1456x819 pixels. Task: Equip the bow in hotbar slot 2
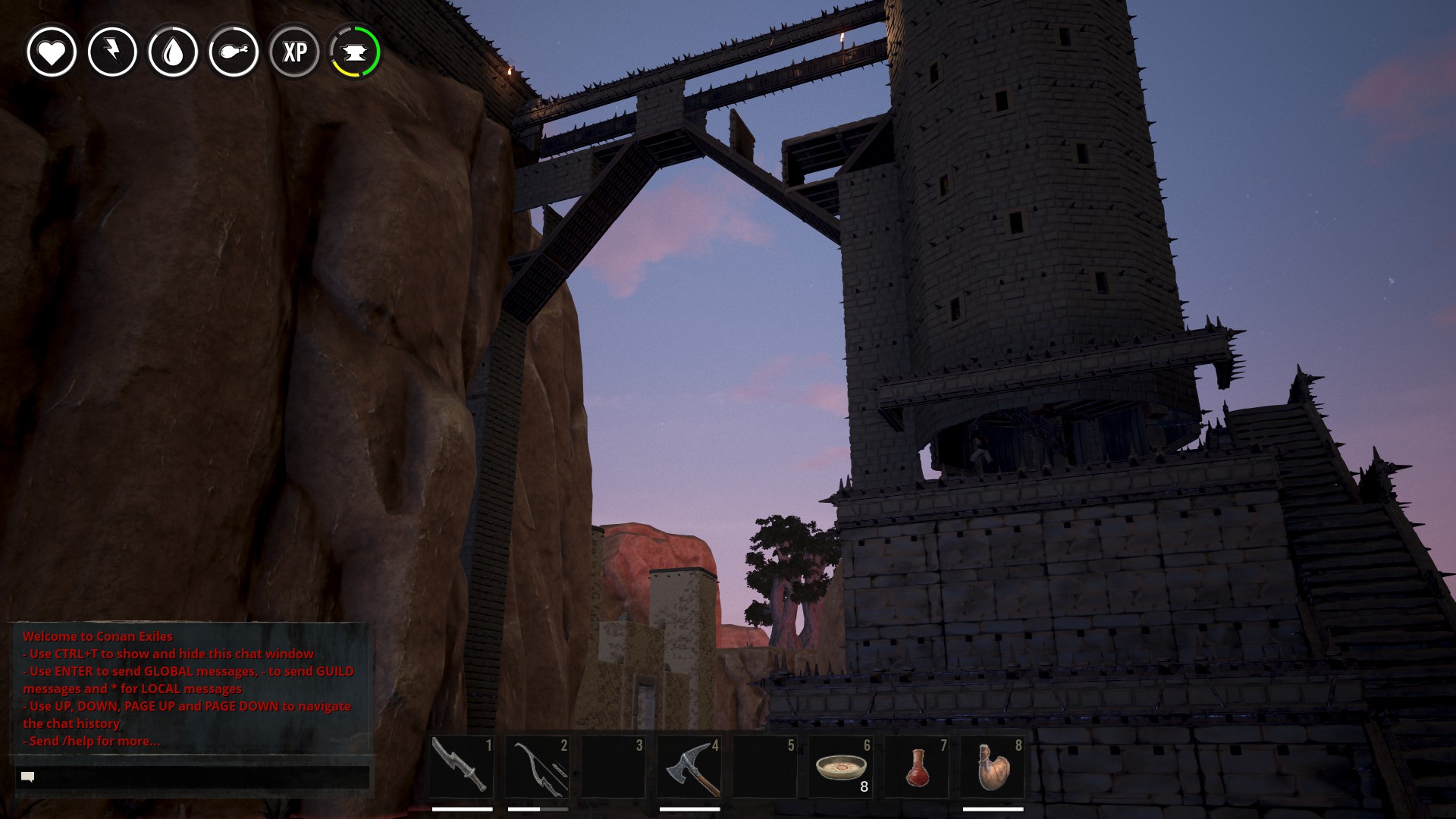[538, 767]
